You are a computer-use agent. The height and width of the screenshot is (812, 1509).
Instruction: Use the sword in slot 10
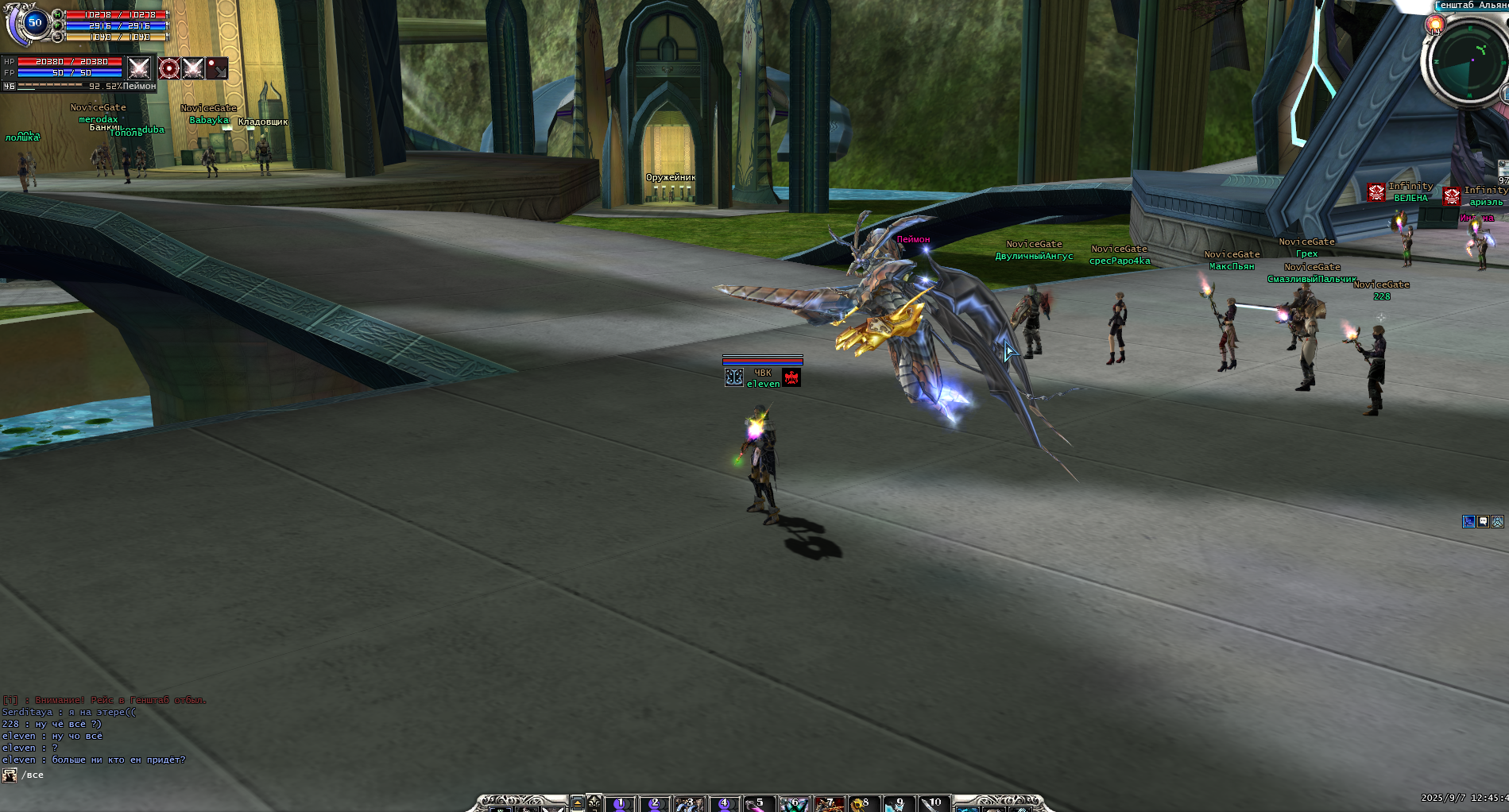pos(933,804)
